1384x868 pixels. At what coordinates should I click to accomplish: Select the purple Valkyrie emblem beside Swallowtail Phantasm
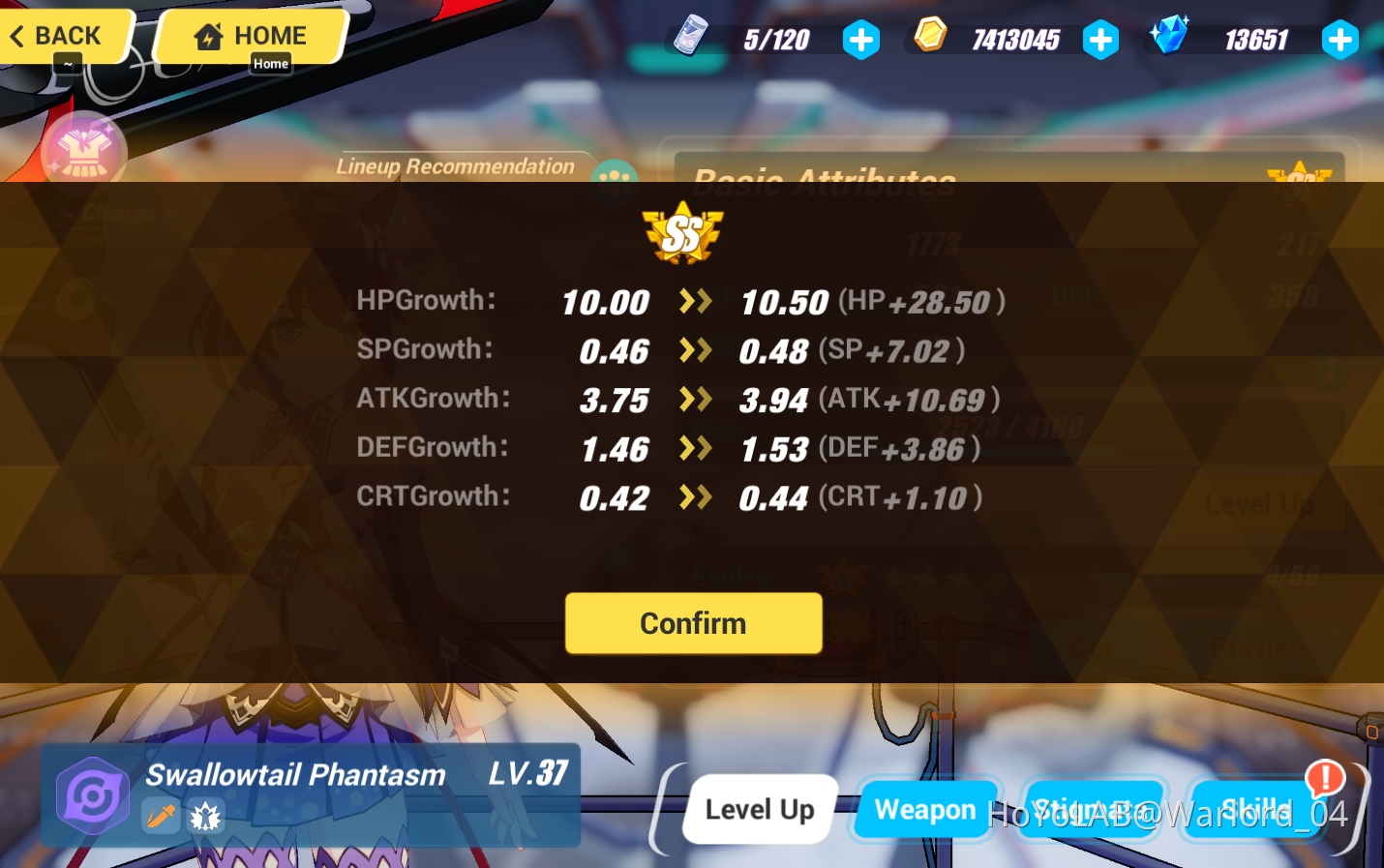[x=92, y=797]
